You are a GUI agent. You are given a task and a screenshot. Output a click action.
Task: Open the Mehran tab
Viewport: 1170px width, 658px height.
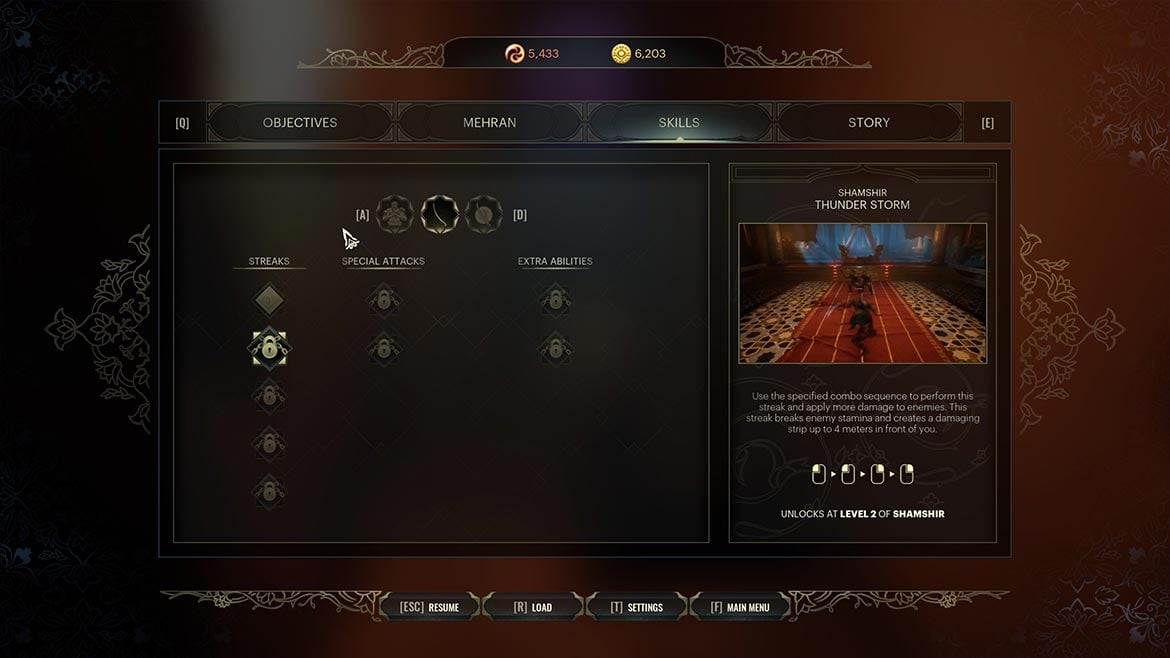tap(489, 123)
